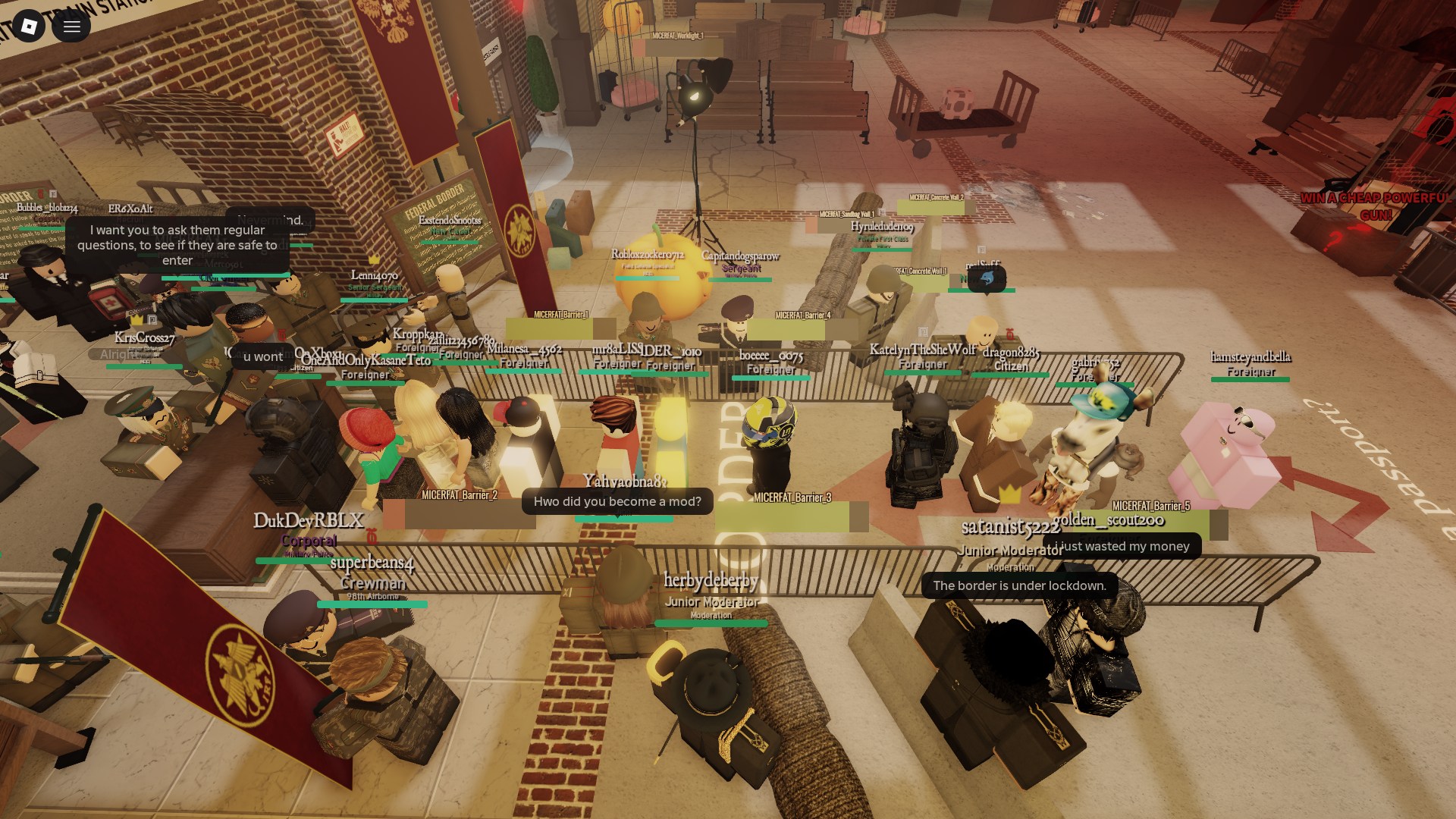Open the Roblox logo menu

(29, 27)
